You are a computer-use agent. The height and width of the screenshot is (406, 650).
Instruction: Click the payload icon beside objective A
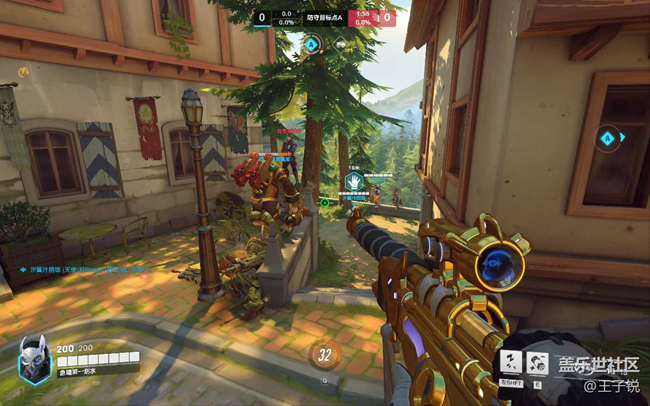340,44
